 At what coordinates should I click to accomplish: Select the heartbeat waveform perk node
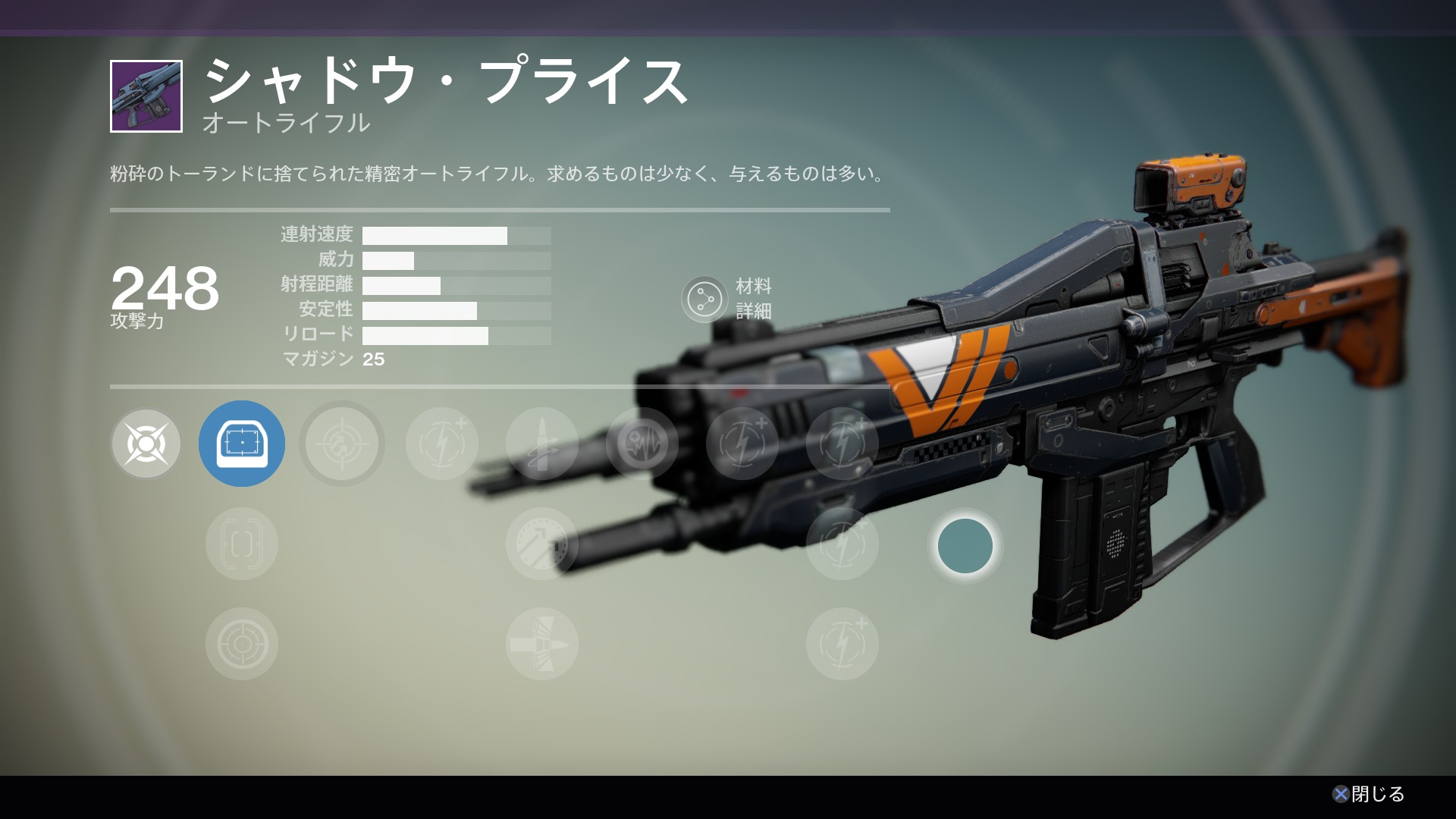(642, 444)
